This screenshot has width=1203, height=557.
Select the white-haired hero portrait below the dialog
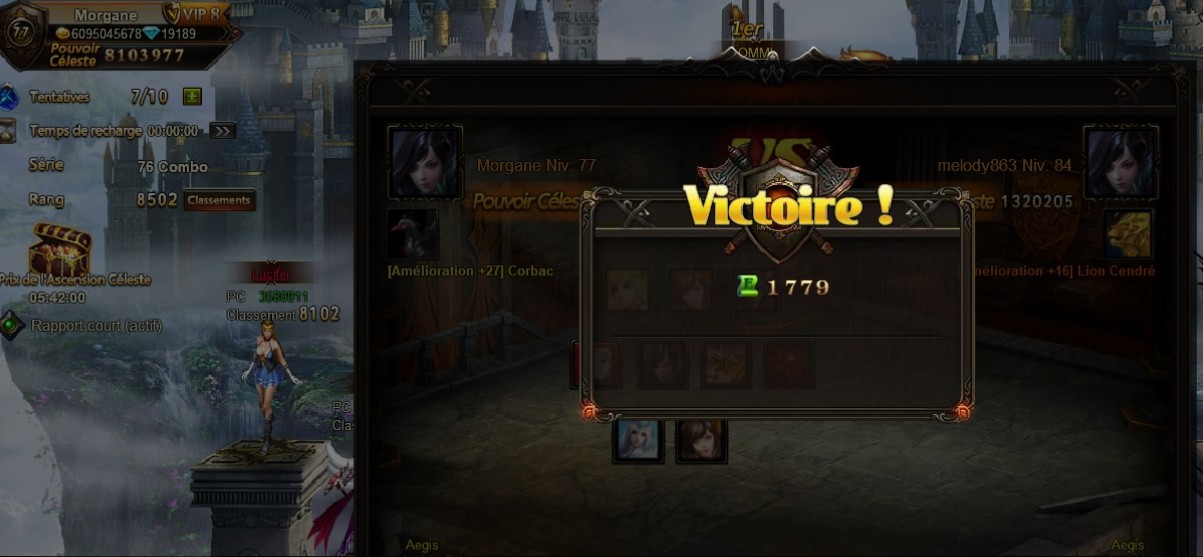[638, 439]
